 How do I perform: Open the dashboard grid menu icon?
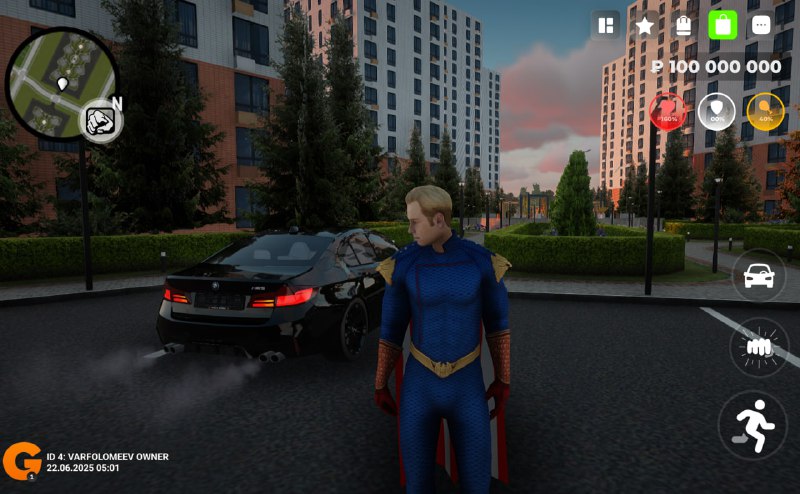[x=605, y=25]
